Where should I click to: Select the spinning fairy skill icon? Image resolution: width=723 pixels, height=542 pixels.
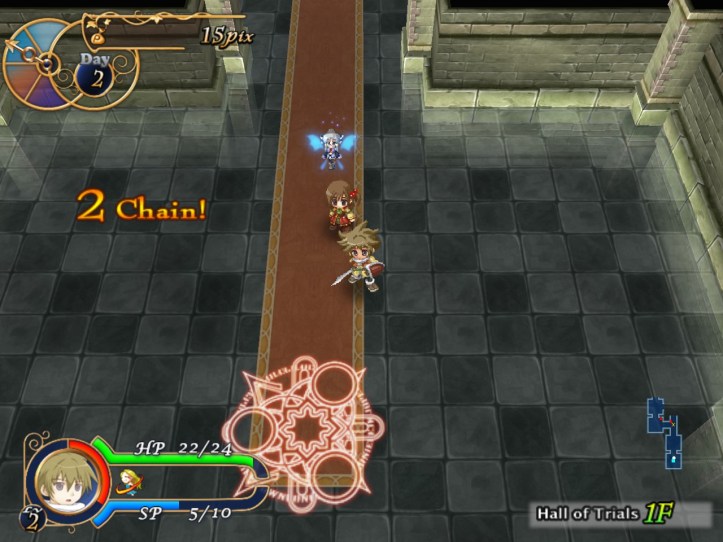pyautogui.click(x=126, y=483)
